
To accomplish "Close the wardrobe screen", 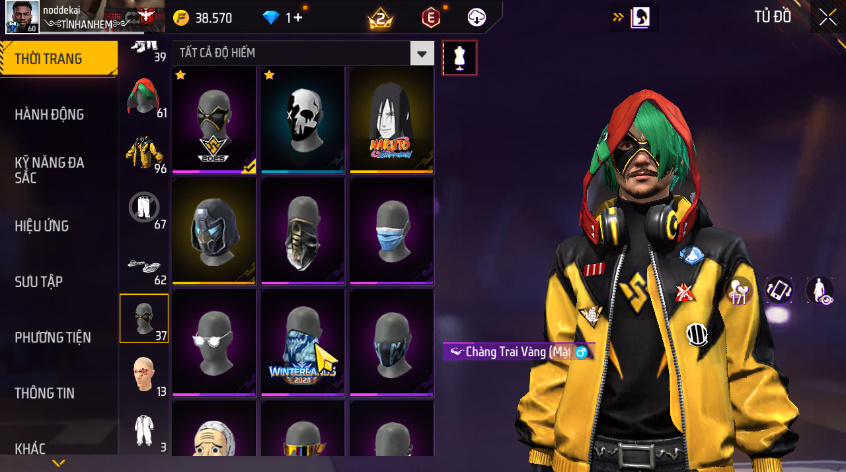I will click(x=828, y=17).
